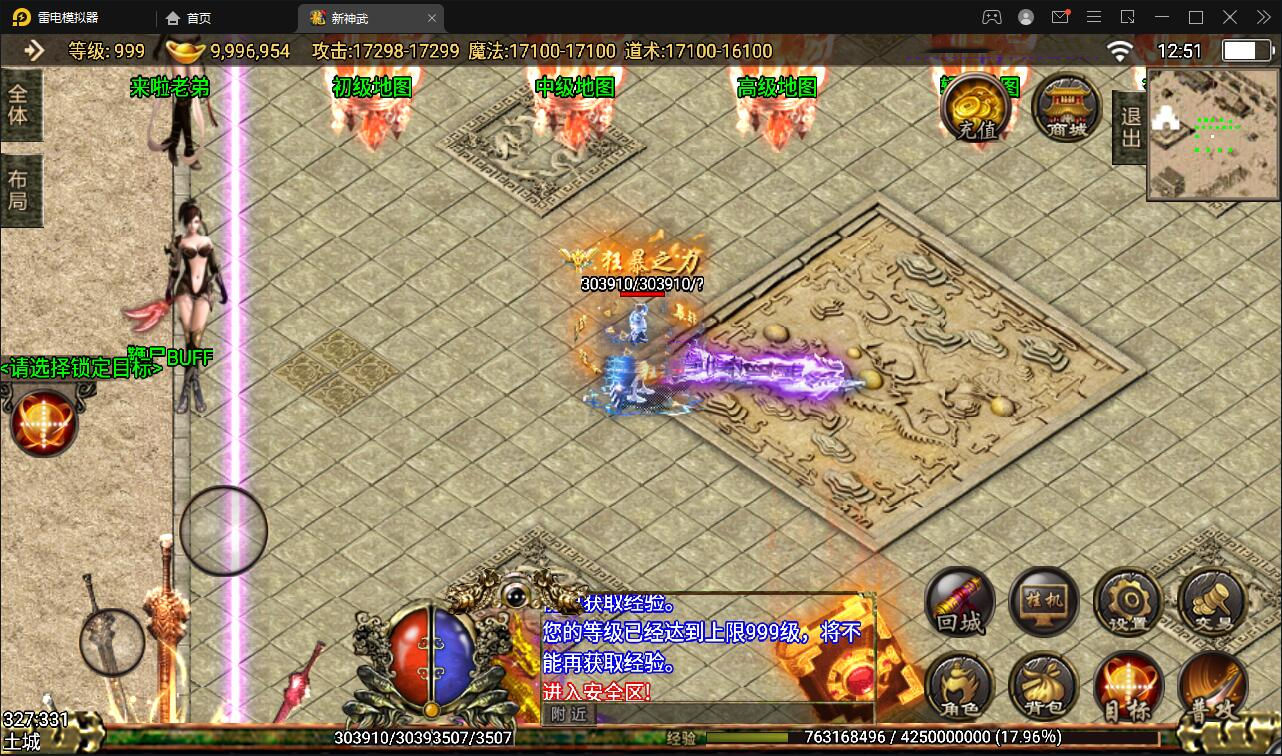Open the 充值 recharge coin icon
This screenshot has width=1282, height=756.
pos(977,108)
